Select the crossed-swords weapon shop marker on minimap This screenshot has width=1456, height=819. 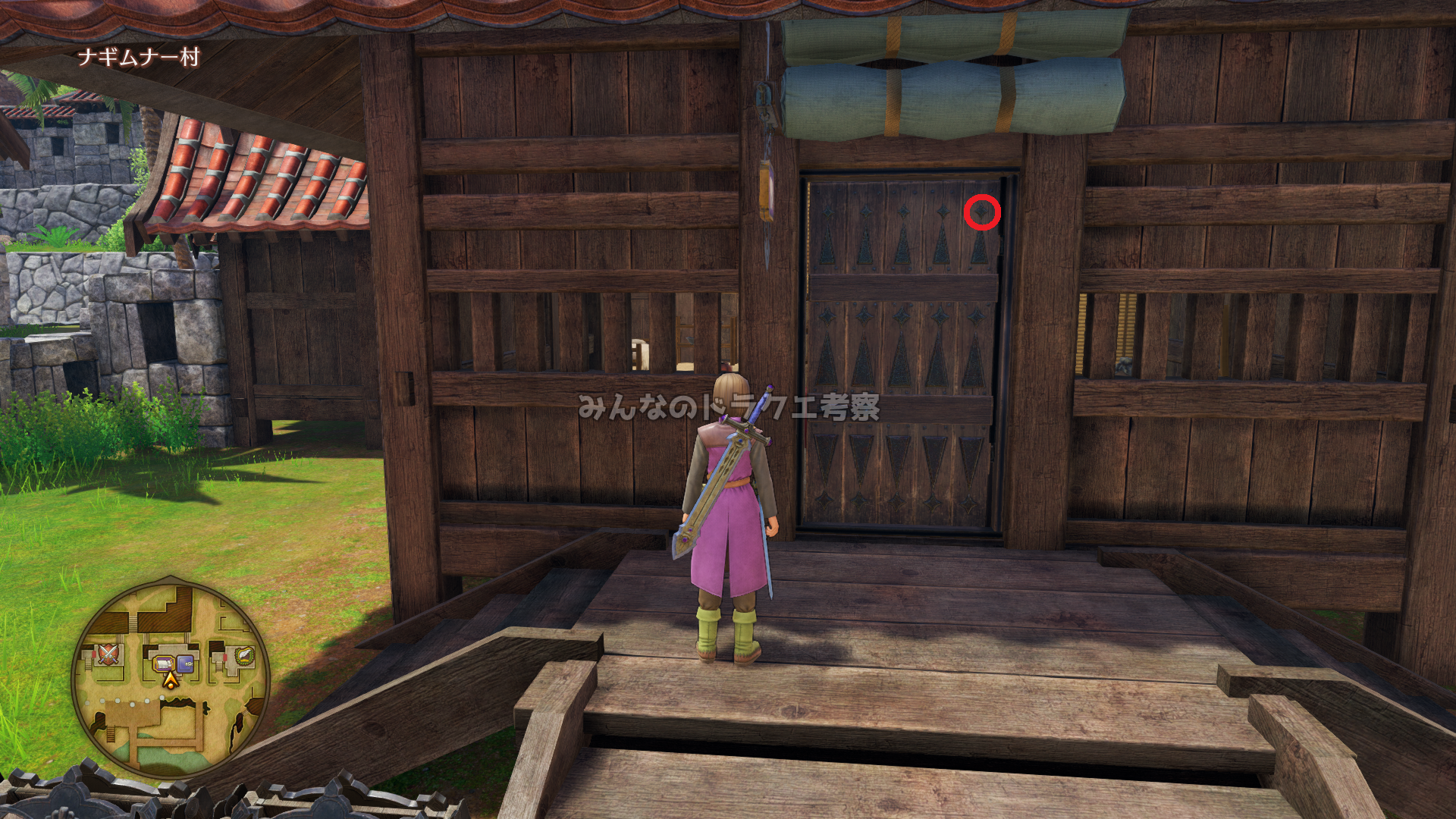(x=108, y=653)
